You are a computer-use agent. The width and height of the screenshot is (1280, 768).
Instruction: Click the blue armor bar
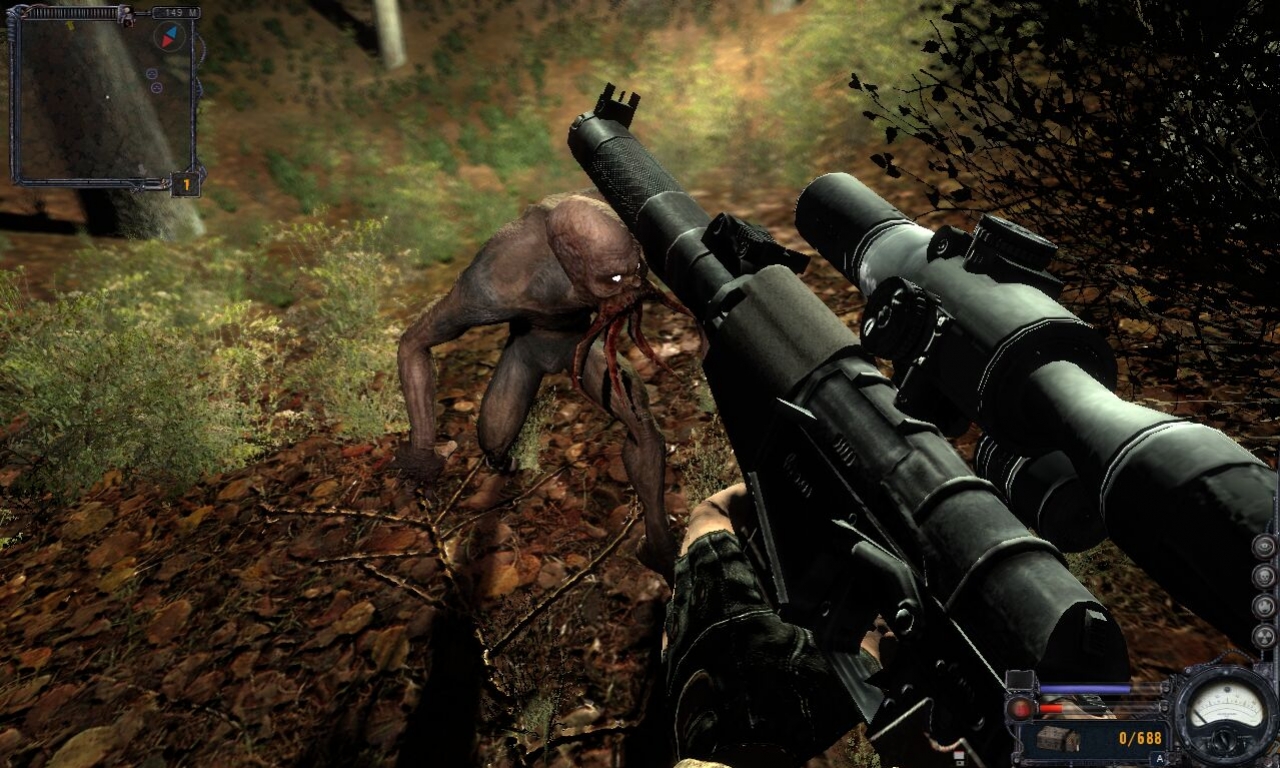click(x=1085, y=687)
